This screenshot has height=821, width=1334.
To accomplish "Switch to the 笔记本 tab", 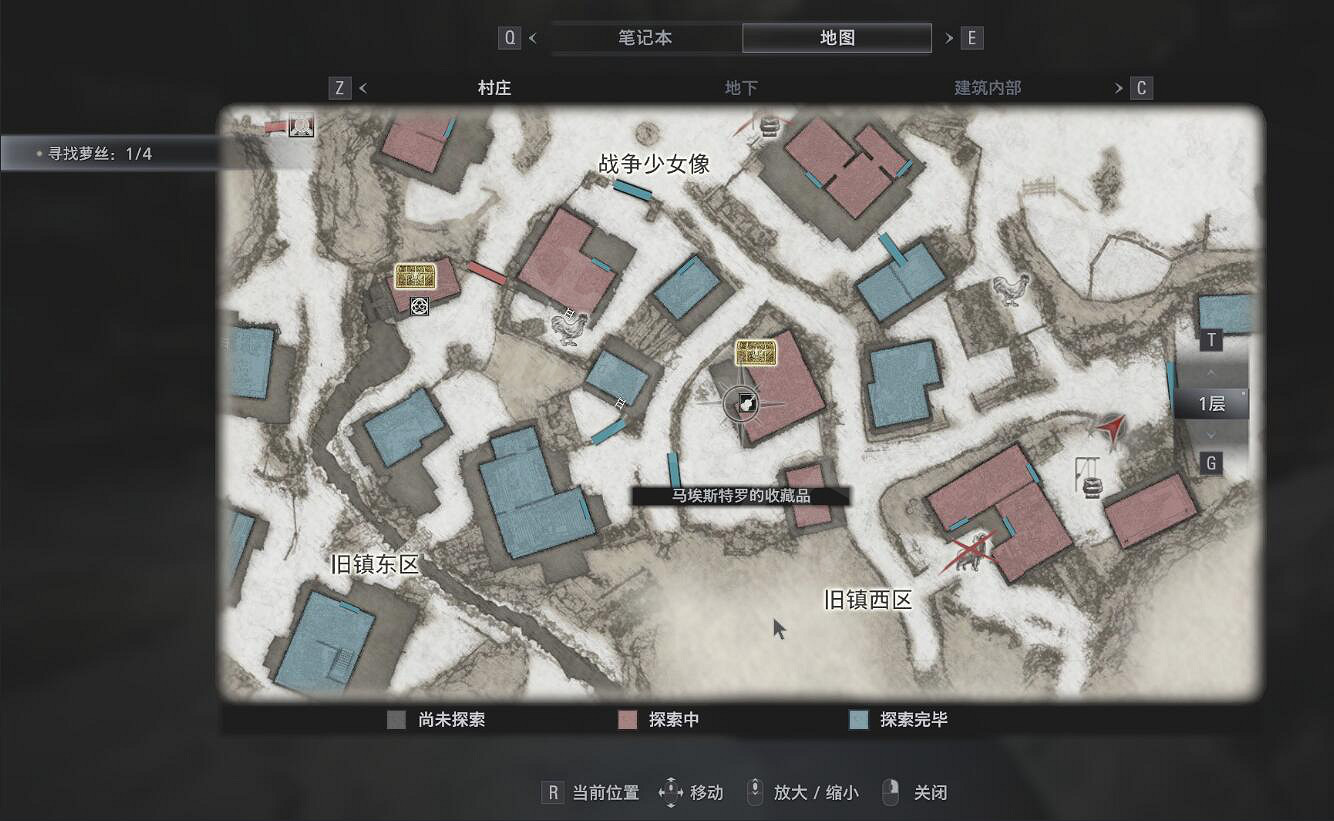I will (x=645, y=37).
